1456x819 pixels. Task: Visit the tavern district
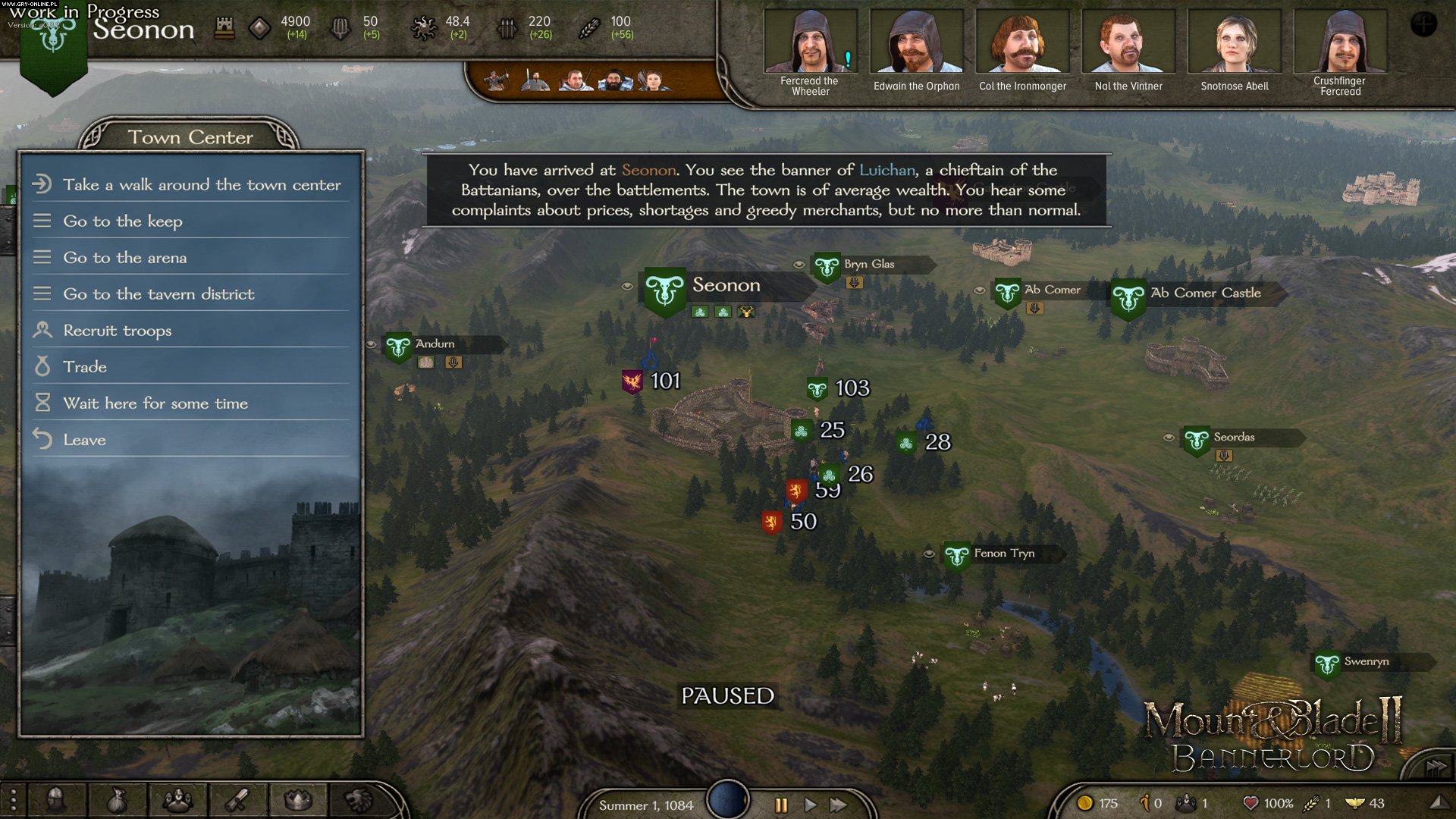(158, 293)
